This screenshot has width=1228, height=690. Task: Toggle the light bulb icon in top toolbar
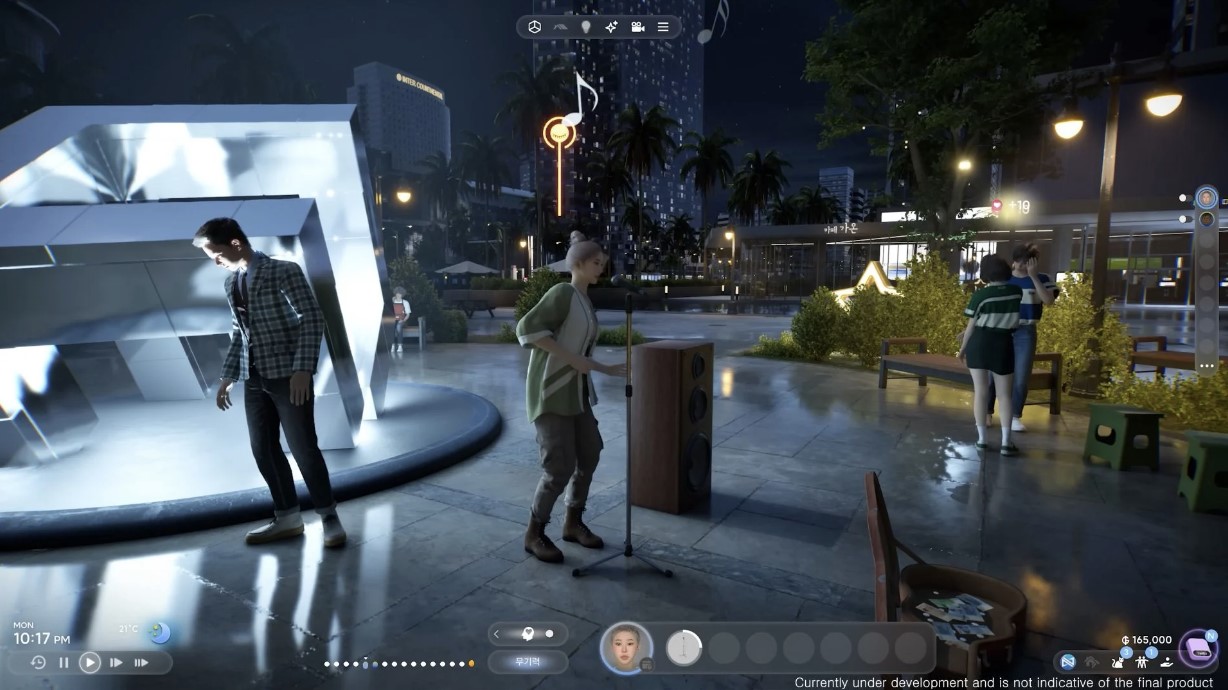pyautogui.click(x=586, y=27)
